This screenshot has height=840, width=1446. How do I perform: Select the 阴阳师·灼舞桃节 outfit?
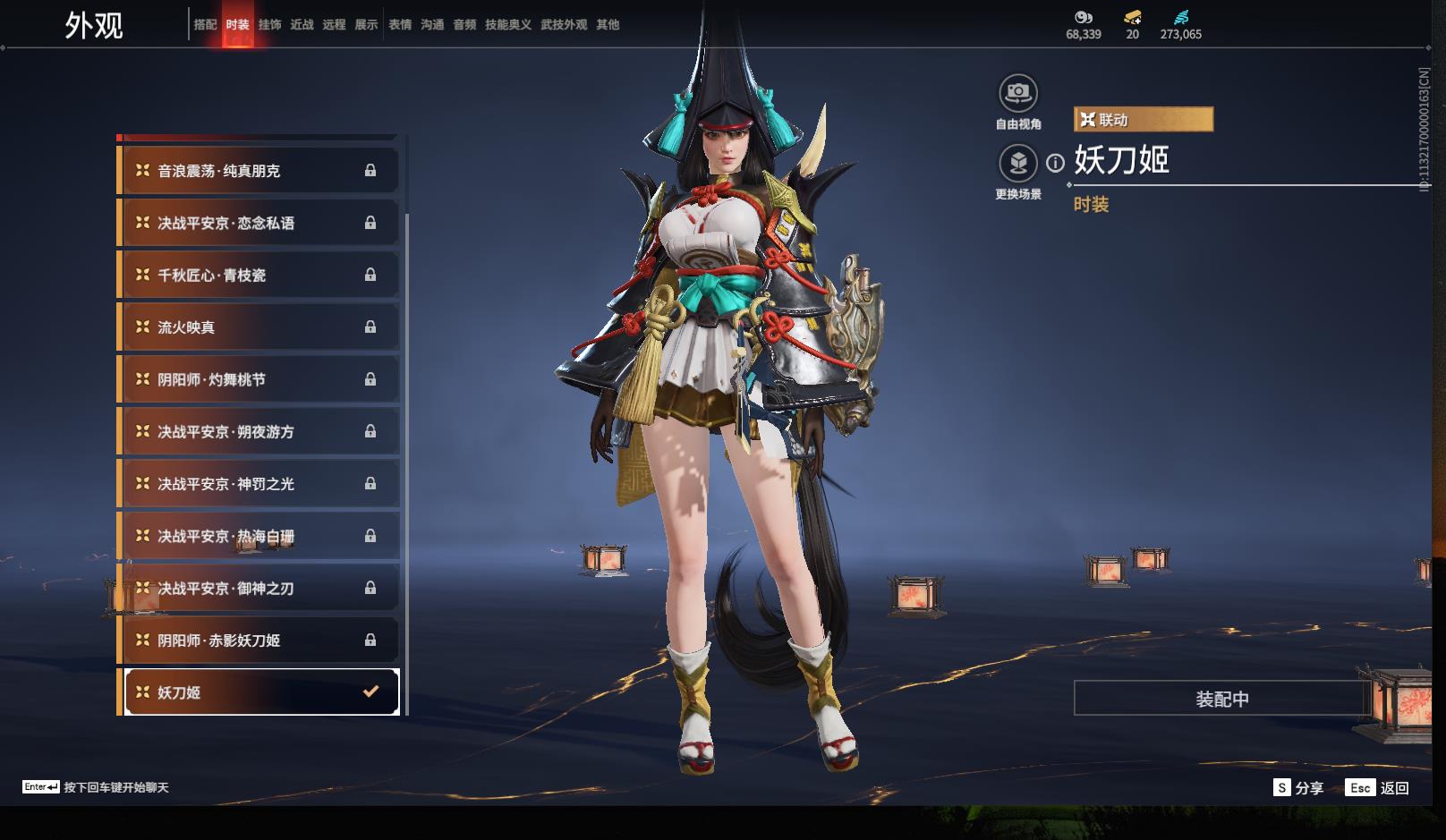pyautogui.click(x=258, y=379)
